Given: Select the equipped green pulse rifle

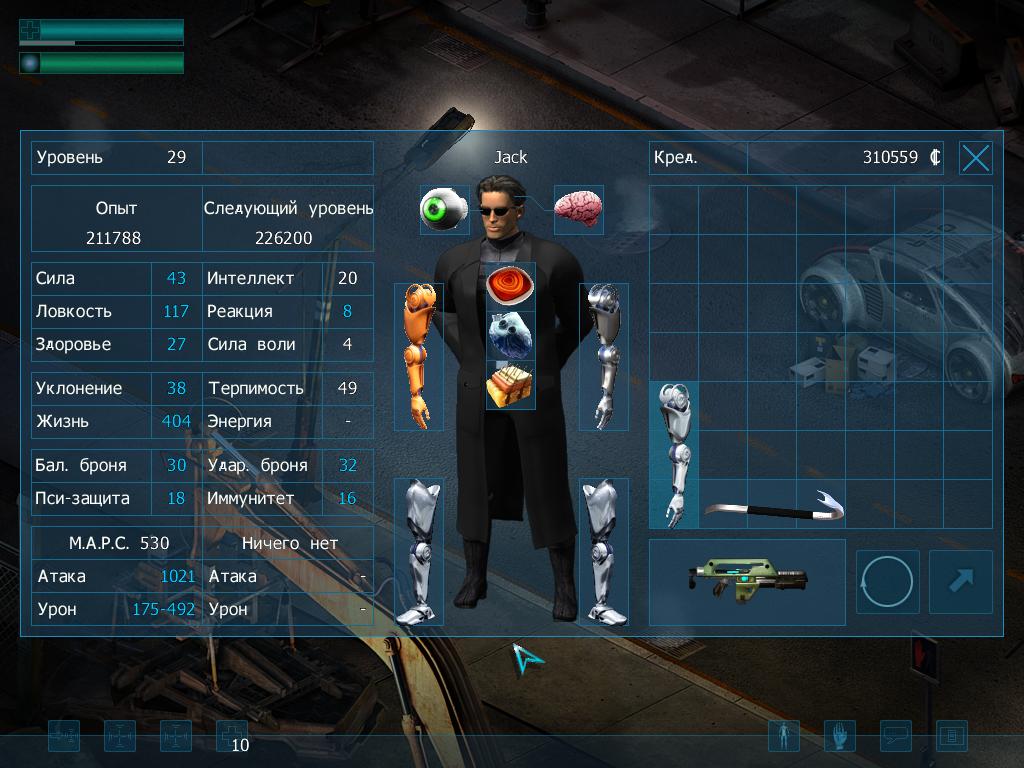Looking at the screenshot, I should pyautogui.click(x=746, y=582).
